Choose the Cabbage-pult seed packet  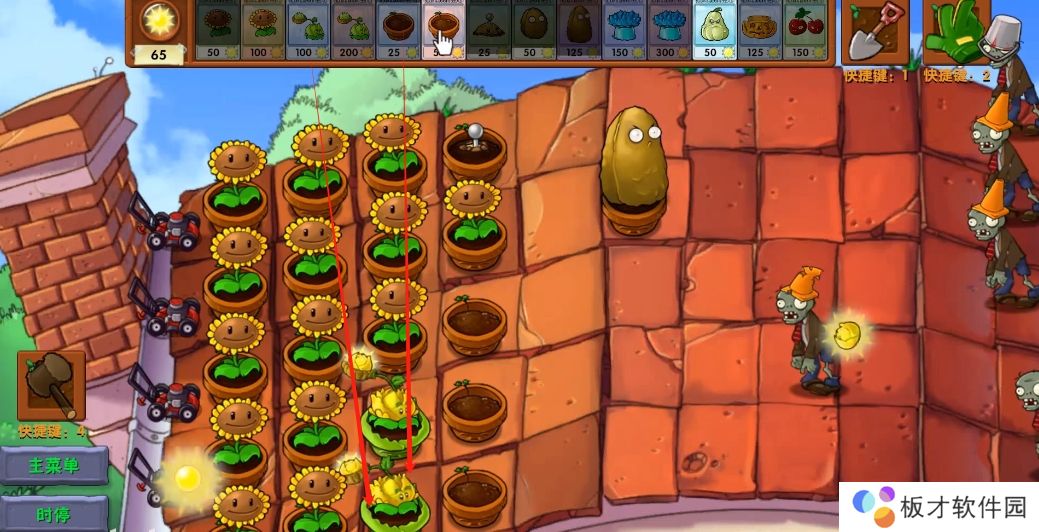(x=308, y=32)
